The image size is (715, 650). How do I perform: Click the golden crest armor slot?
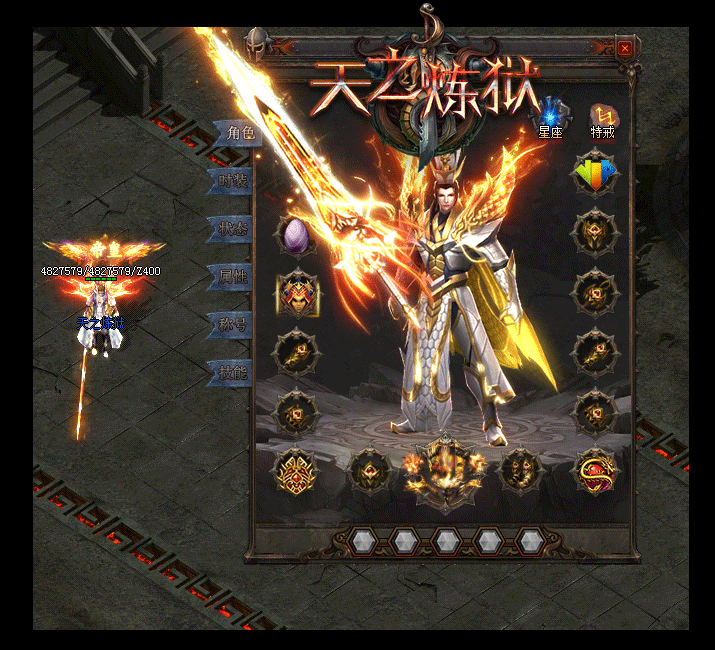coord(297,469)
